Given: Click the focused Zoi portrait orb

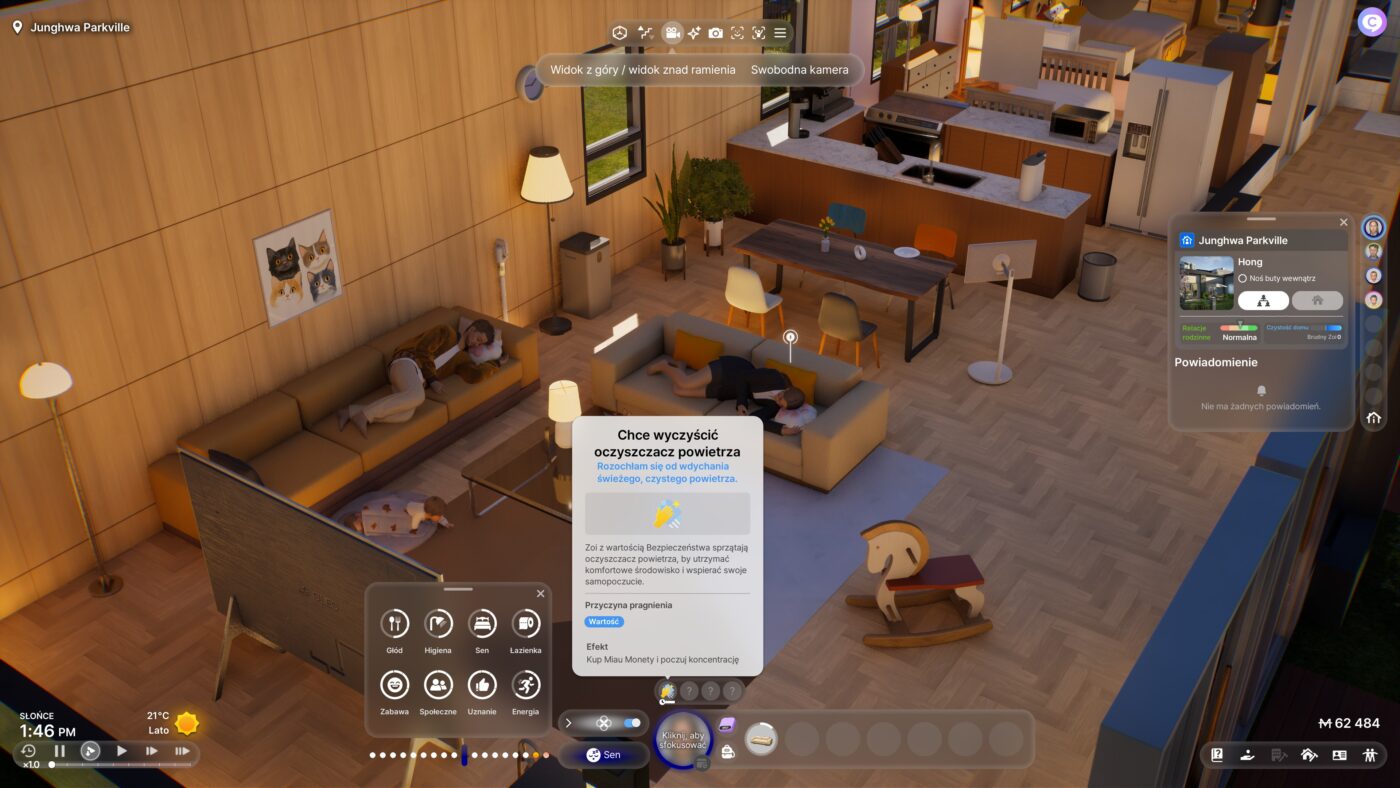Looking at the screenshot, I should click(x=682, y=741).
